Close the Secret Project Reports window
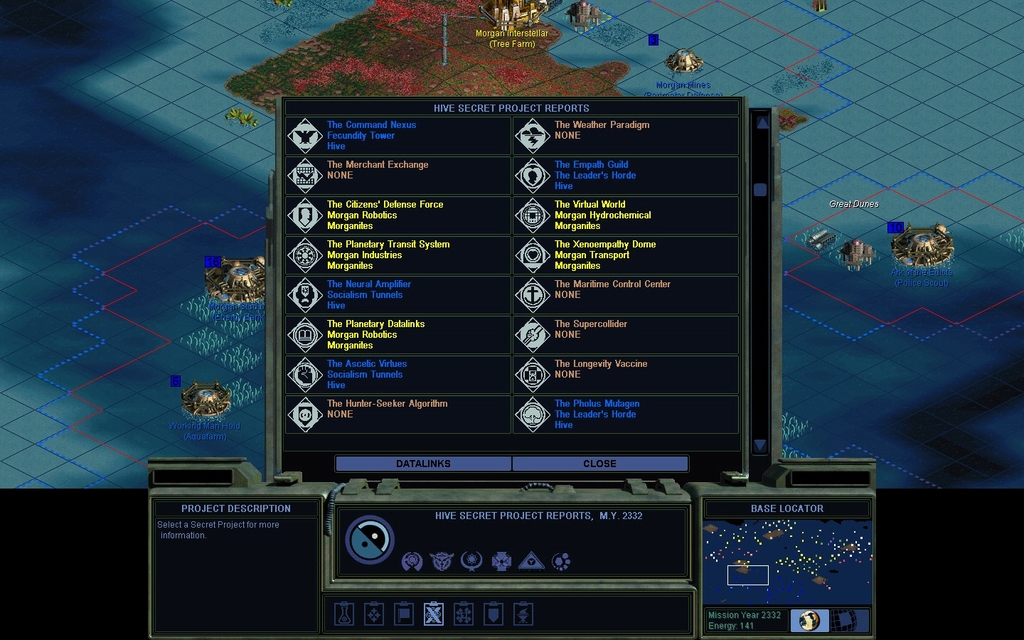Image resolution: width=1024 pixels, height=640 pixels. 600,464
